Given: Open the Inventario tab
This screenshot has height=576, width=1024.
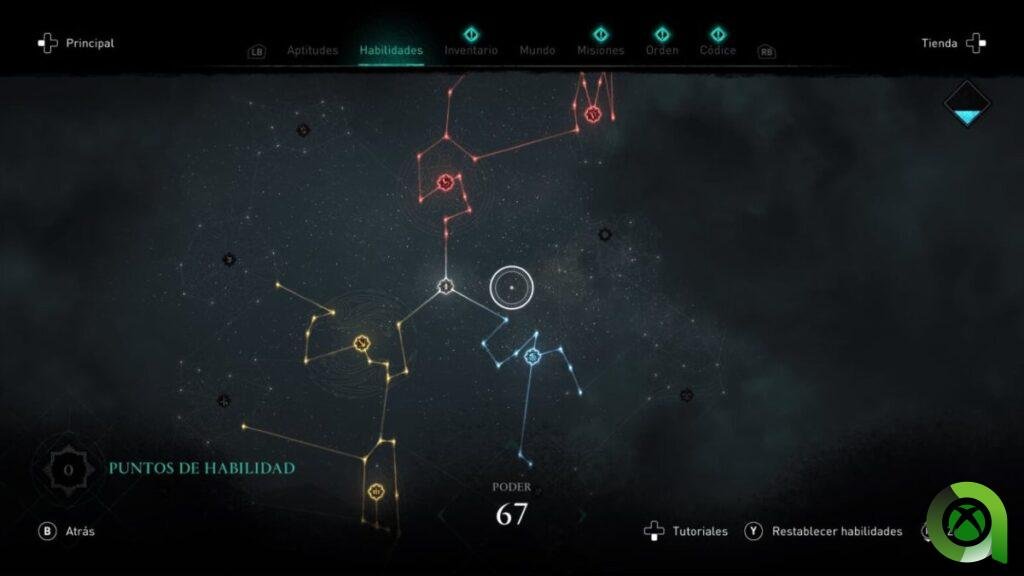Looking at the screenshot, I should [x=470, y=50].
